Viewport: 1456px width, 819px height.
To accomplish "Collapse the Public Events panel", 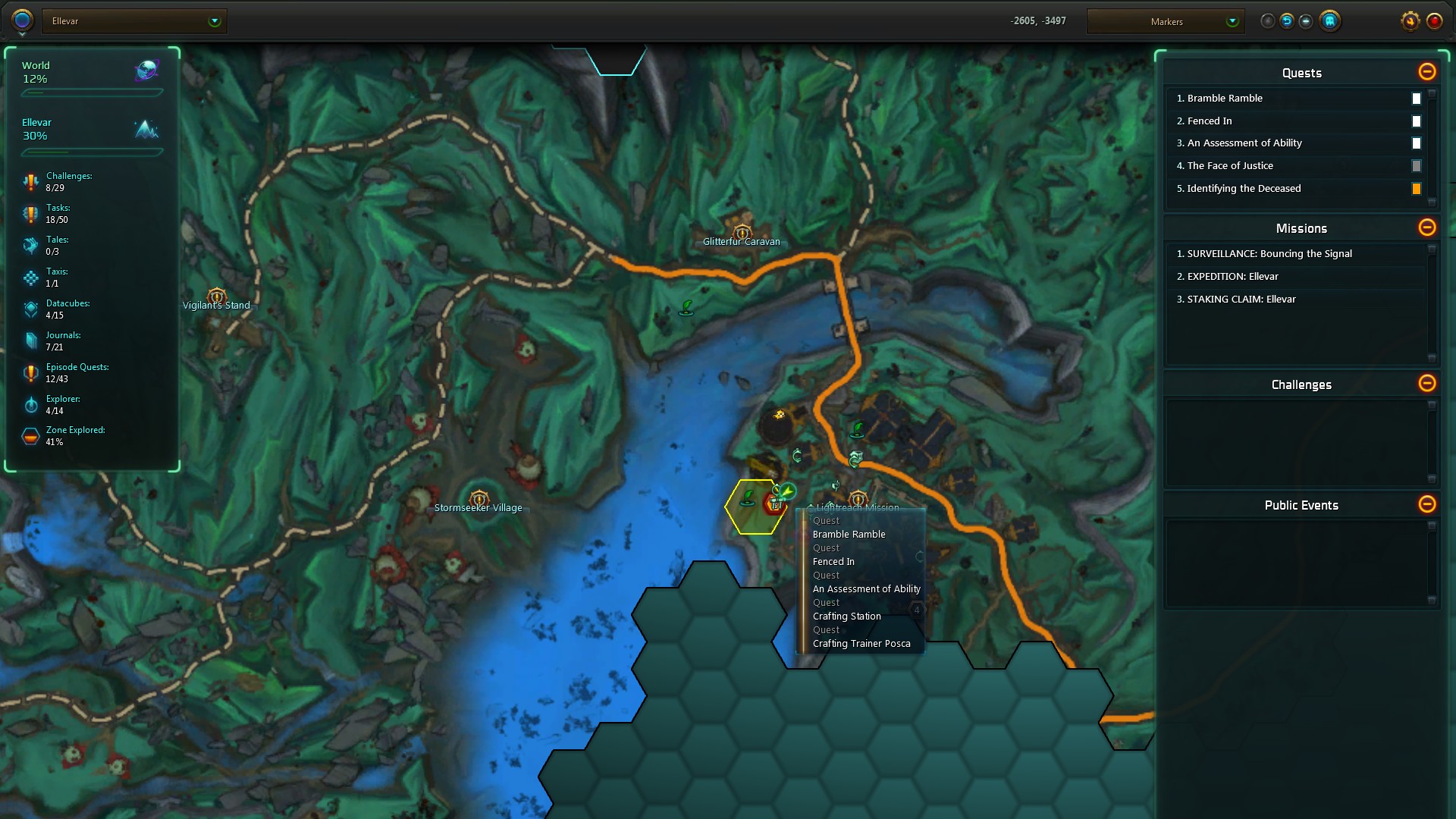I will coord(1426,504).
